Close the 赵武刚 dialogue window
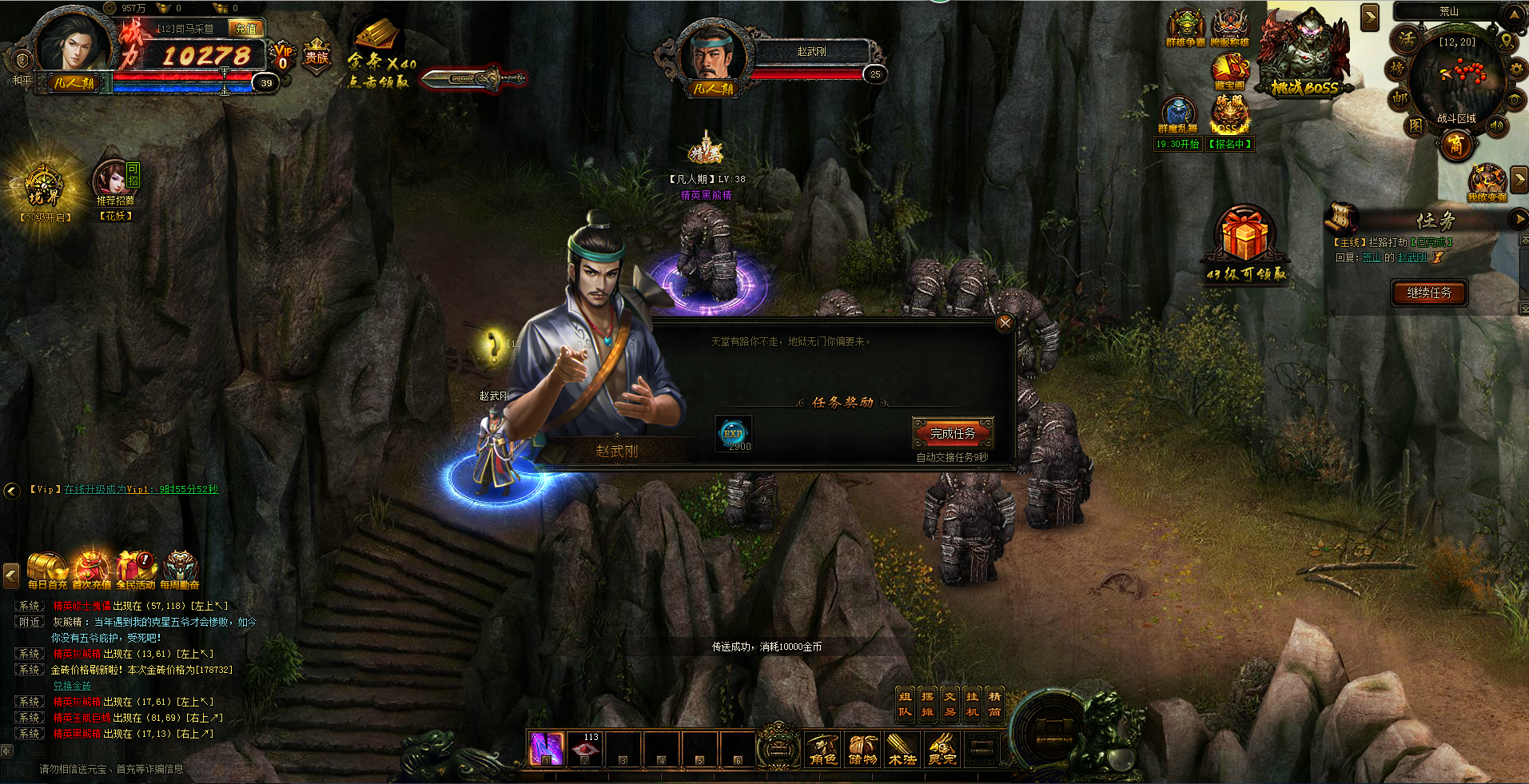This screenshot has width=1529, height=784. 1005,322
